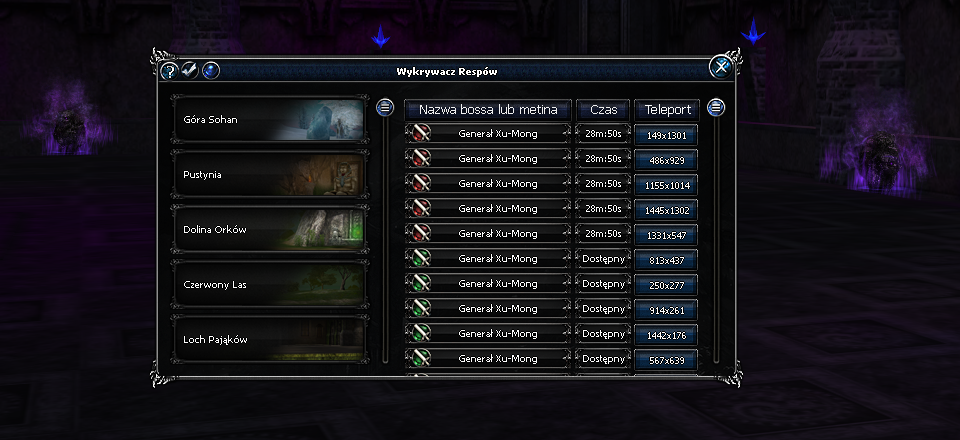
Task: Use the 1155x1014 teleport button
Action: point(666,185)
